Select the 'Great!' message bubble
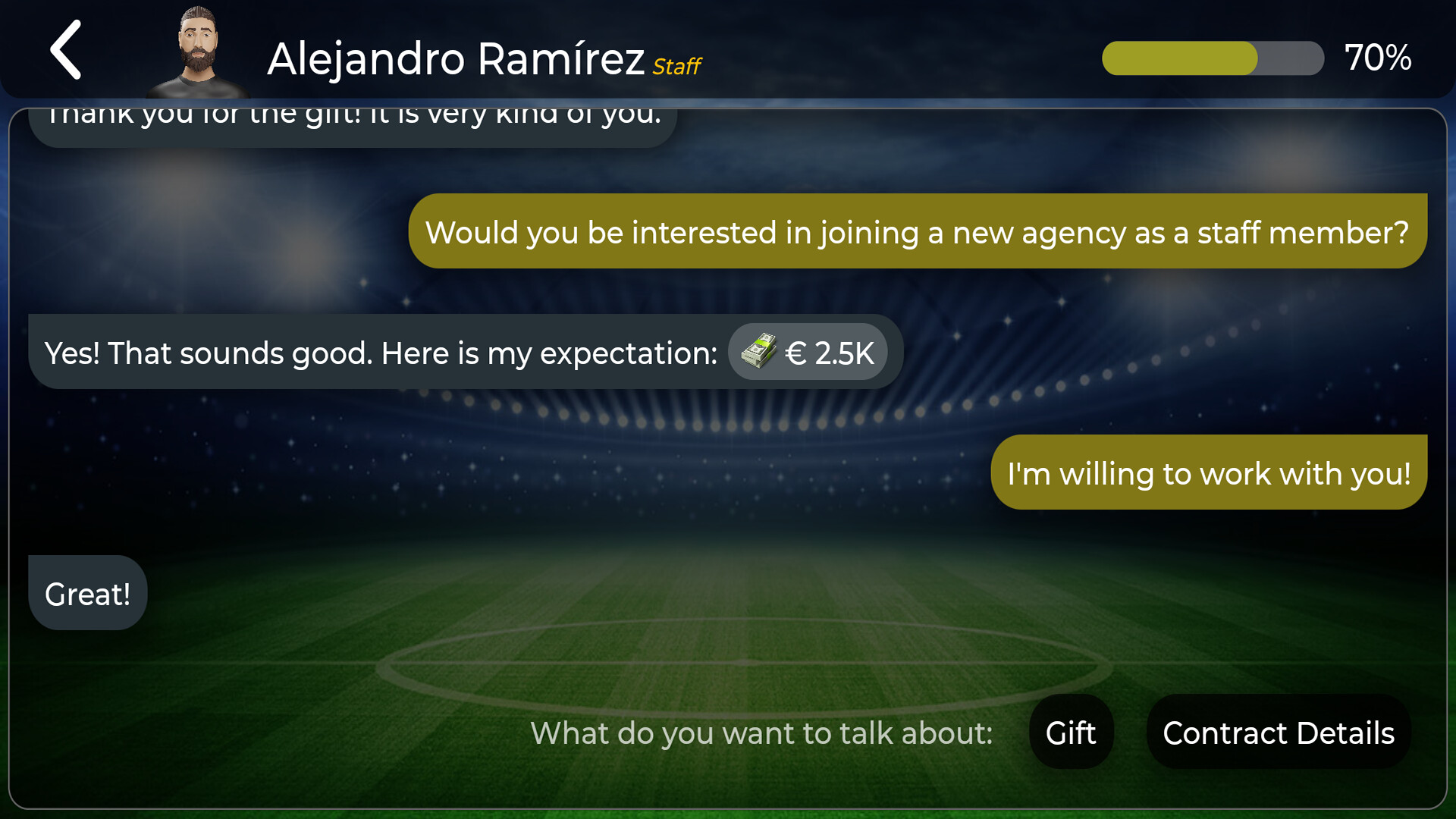This screenshot has height=819, width=1456. point(87,593)
